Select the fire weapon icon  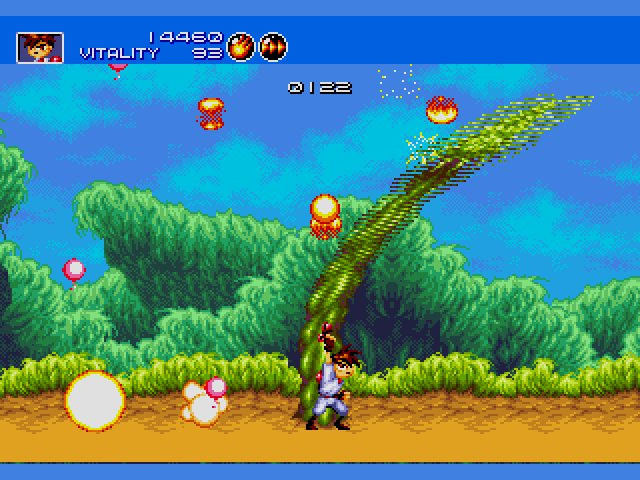[x=241, y=46]
